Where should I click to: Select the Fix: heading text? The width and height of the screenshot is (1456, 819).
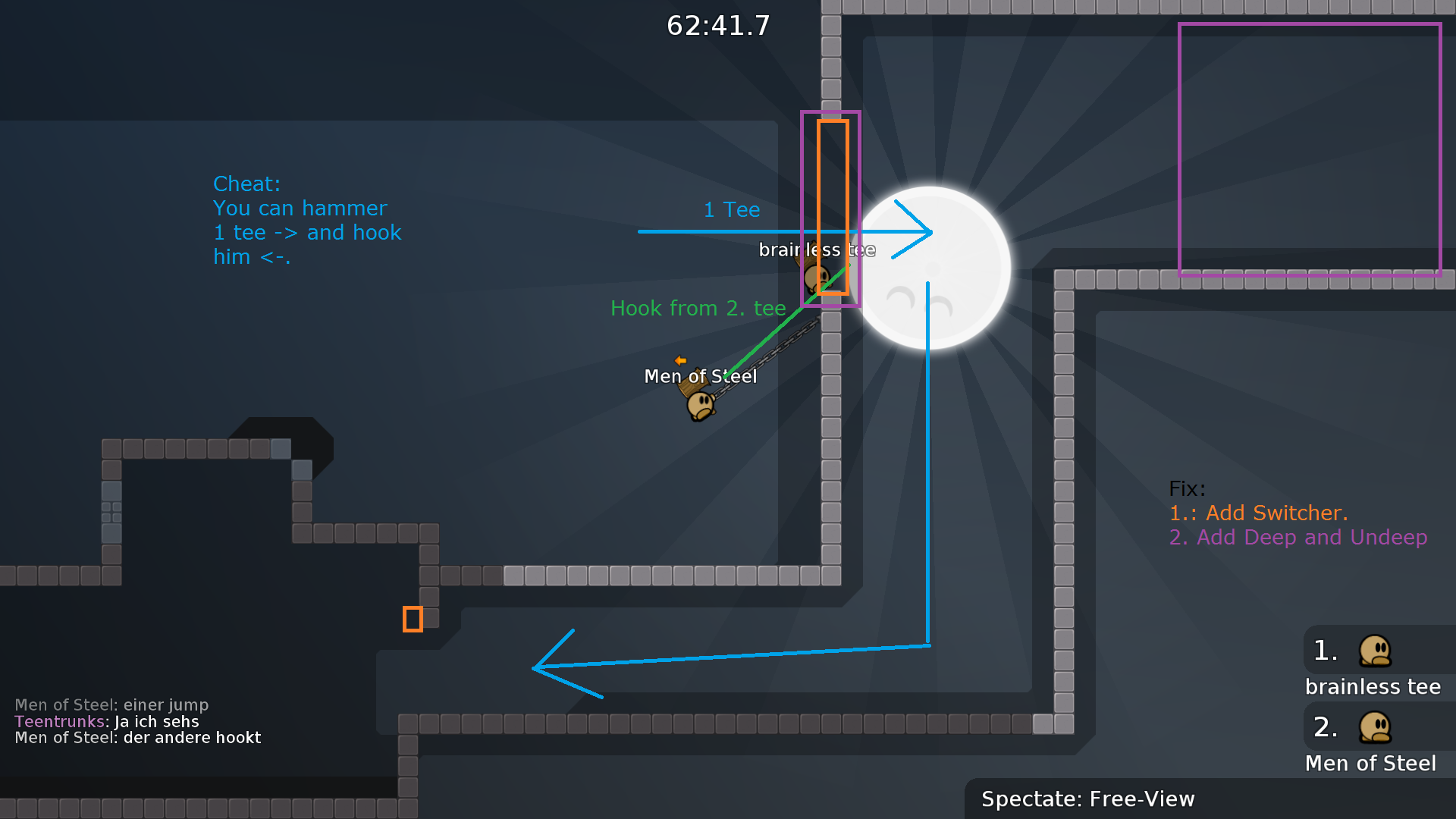coord(1187,489)
